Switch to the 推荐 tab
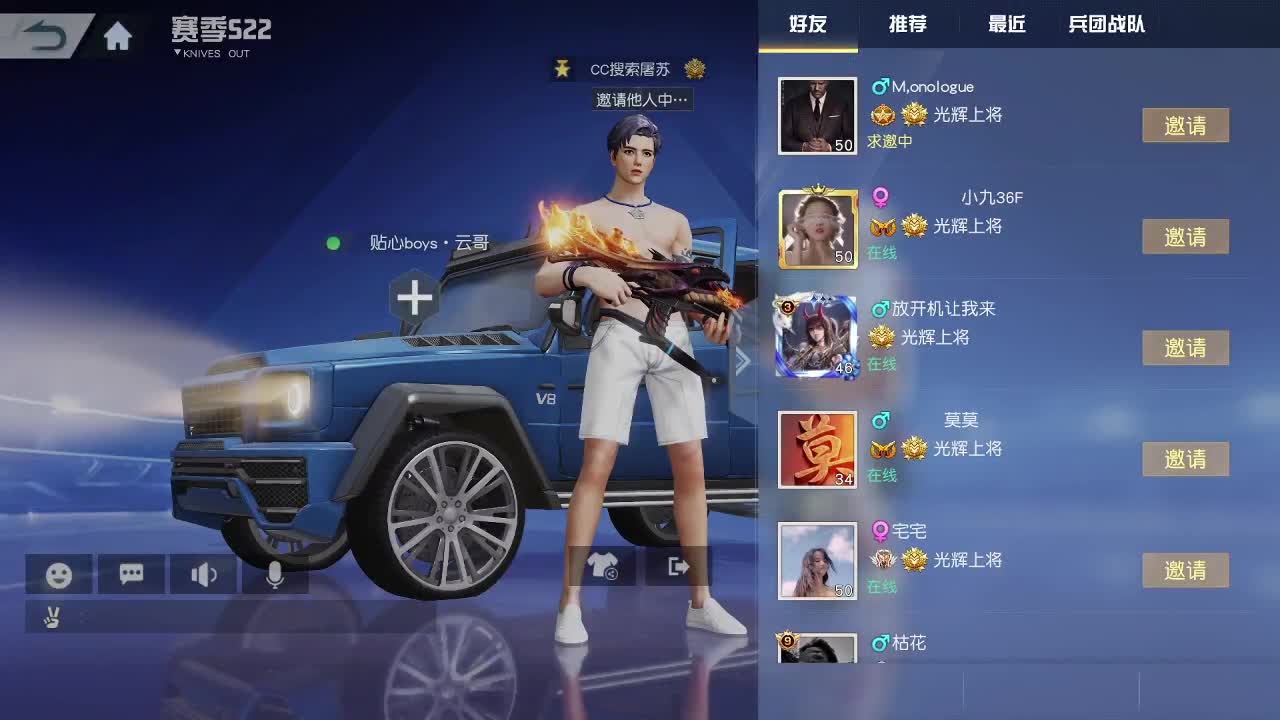Image resolution: width=1280 pixels, height=720 pixels. point(907,25)
